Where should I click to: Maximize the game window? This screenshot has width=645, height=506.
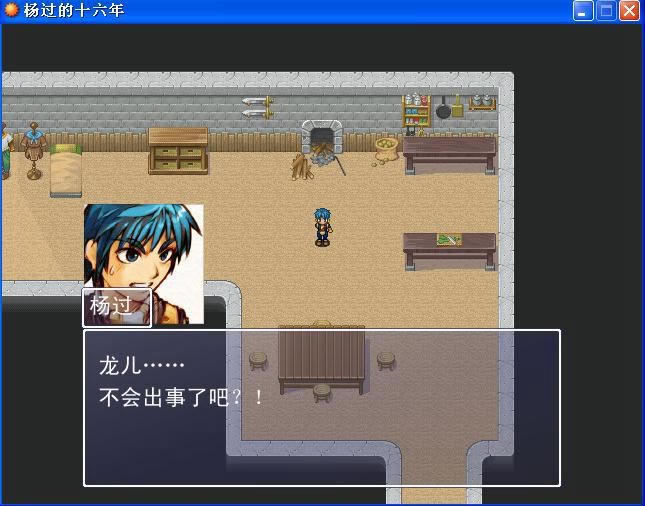[x=606, y=11]
